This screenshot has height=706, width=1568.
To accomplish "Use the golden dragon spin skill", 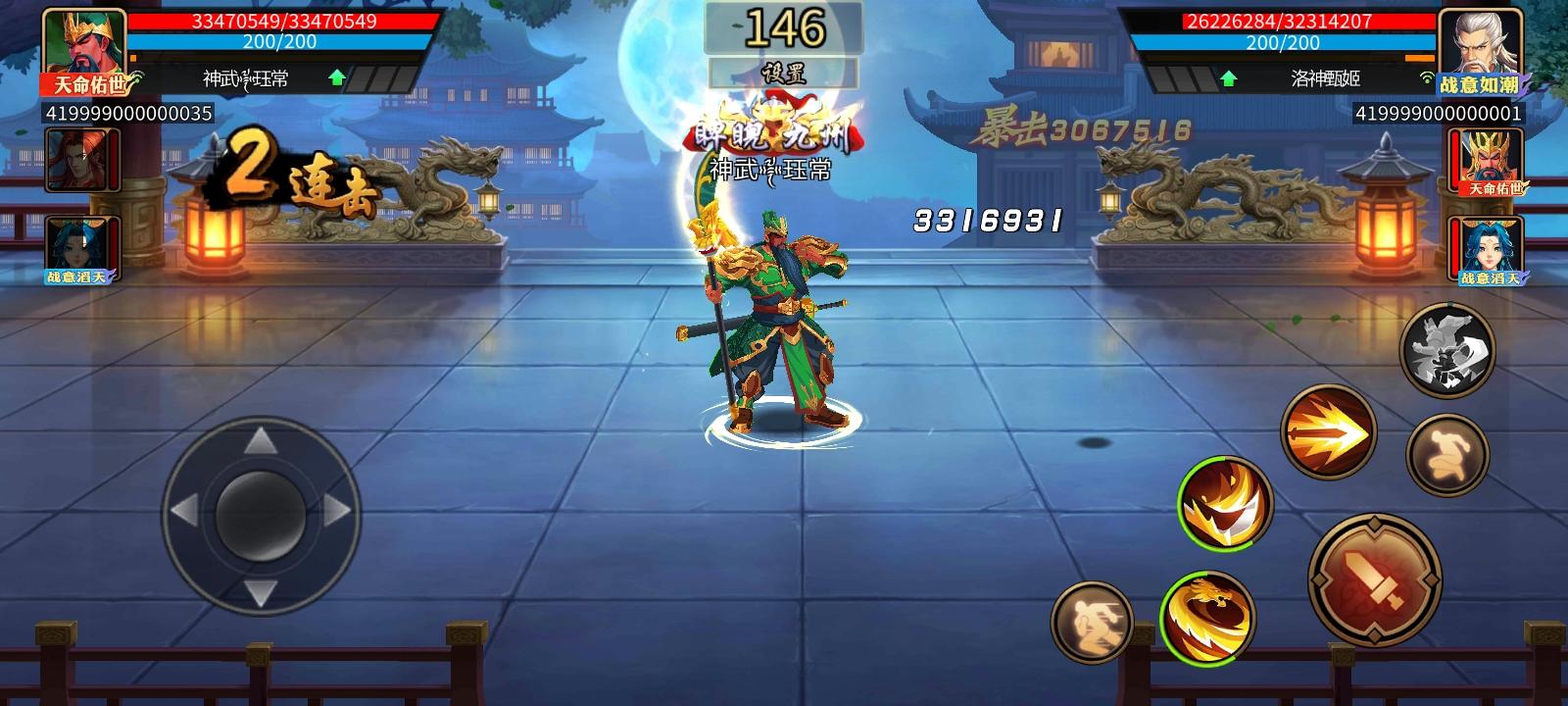I will [x=1207, y=616].
